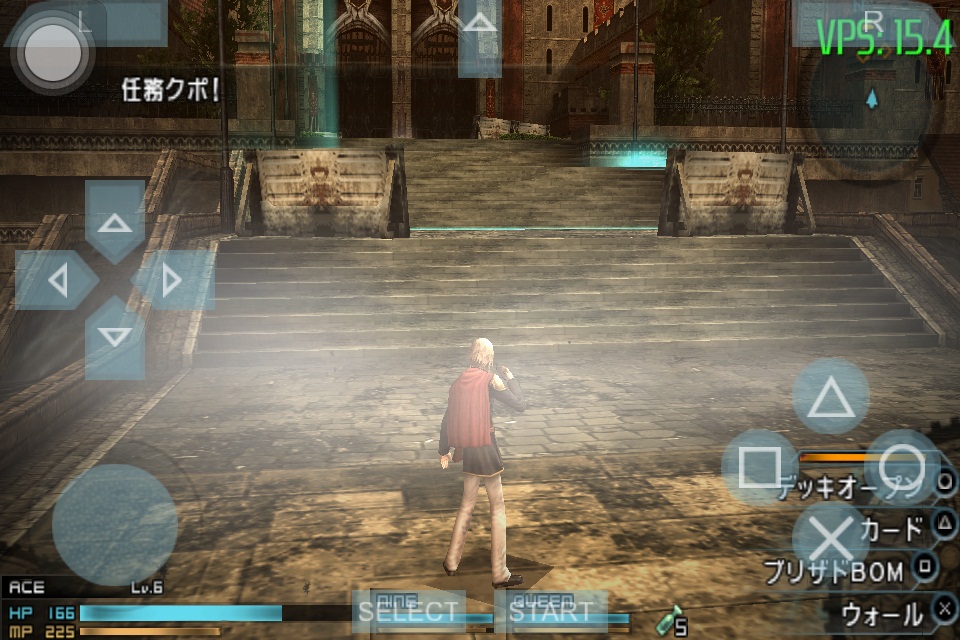960x640 pixels.
Task: Tap the R shoulder button
Action: click(873, 23)
